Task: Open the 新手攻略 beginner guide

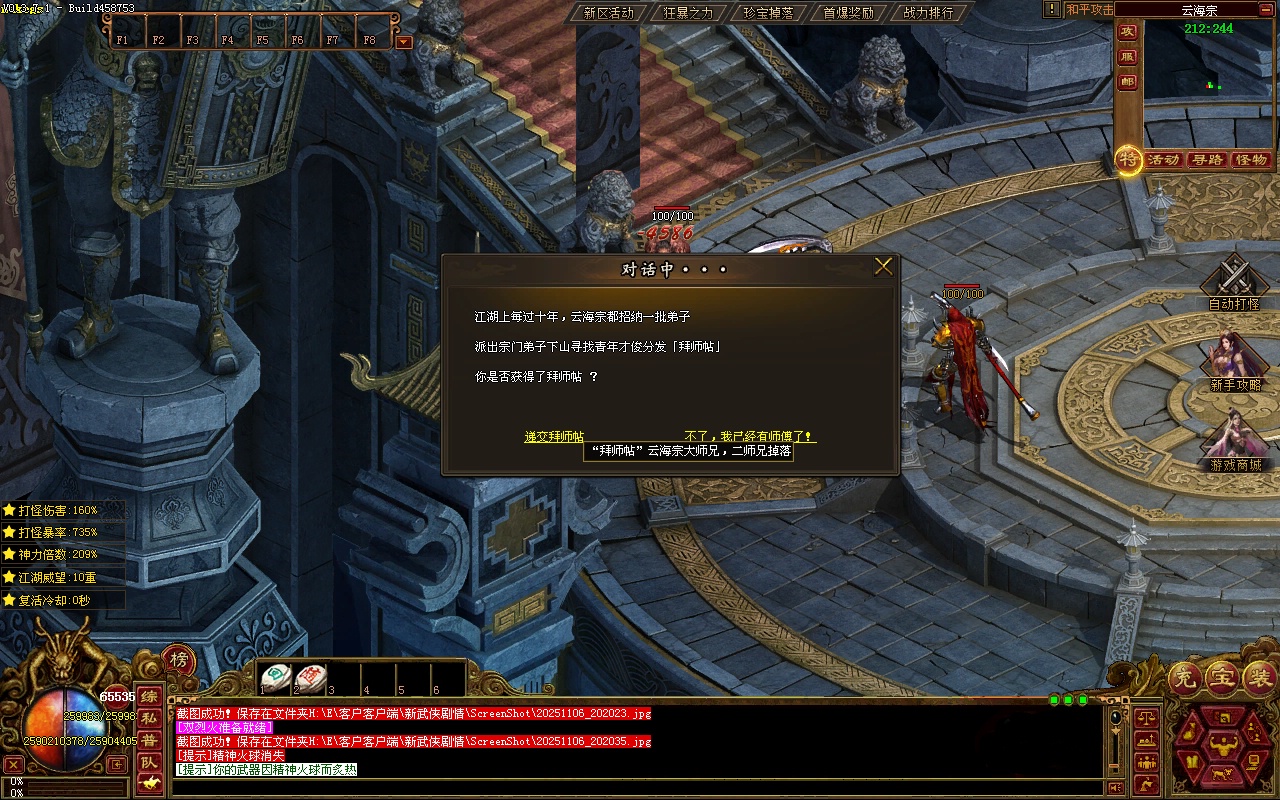Action: pyautogui.click(x=1234, y=360)
